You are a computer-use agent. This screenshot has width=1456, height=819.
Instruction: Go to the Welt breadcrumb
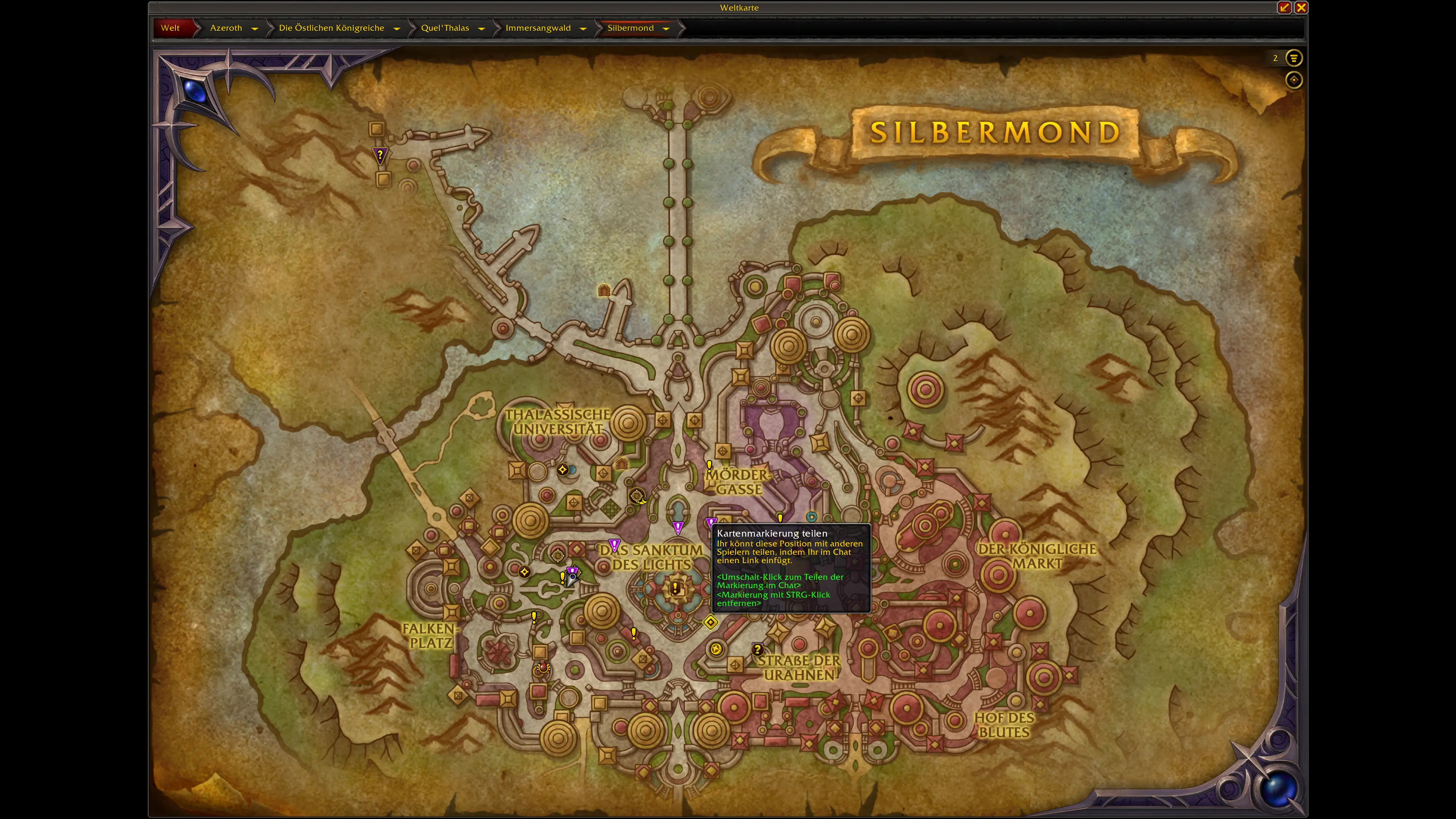pos(170,28)
